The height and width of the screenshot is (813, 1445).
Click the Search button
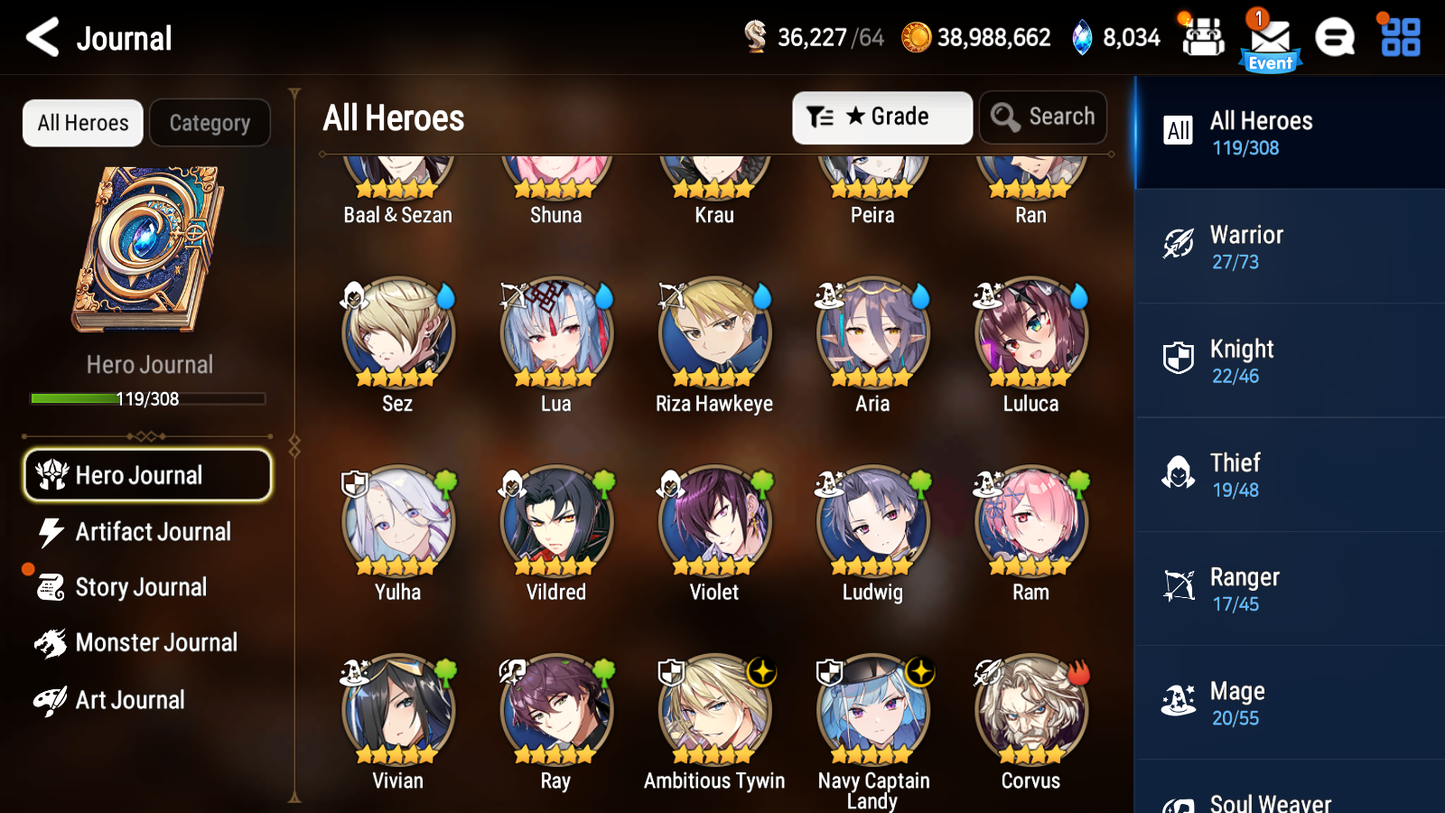[x=1043, y=117]
